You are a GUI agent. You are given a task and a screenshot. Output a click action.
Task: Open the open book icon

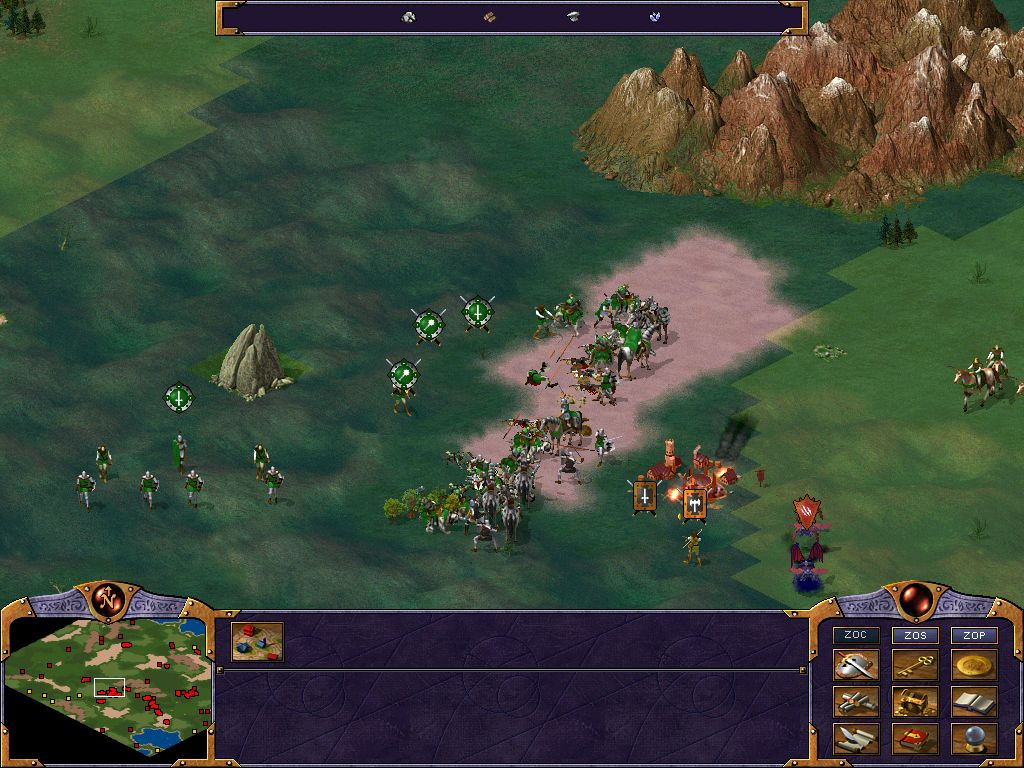[974, 702]
